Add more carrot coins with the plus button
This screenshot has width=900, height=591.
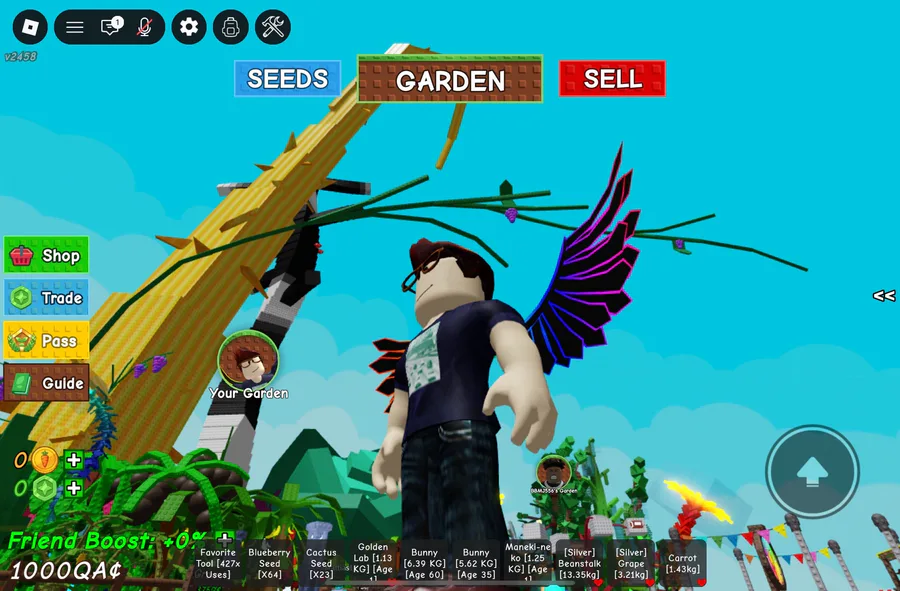[x=74, y=460]
